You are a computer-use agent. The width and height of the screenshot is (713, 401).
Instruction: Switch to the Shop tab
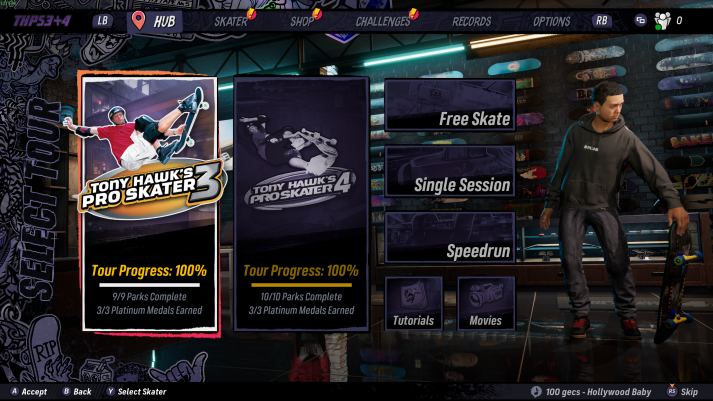tap(302, 21)
